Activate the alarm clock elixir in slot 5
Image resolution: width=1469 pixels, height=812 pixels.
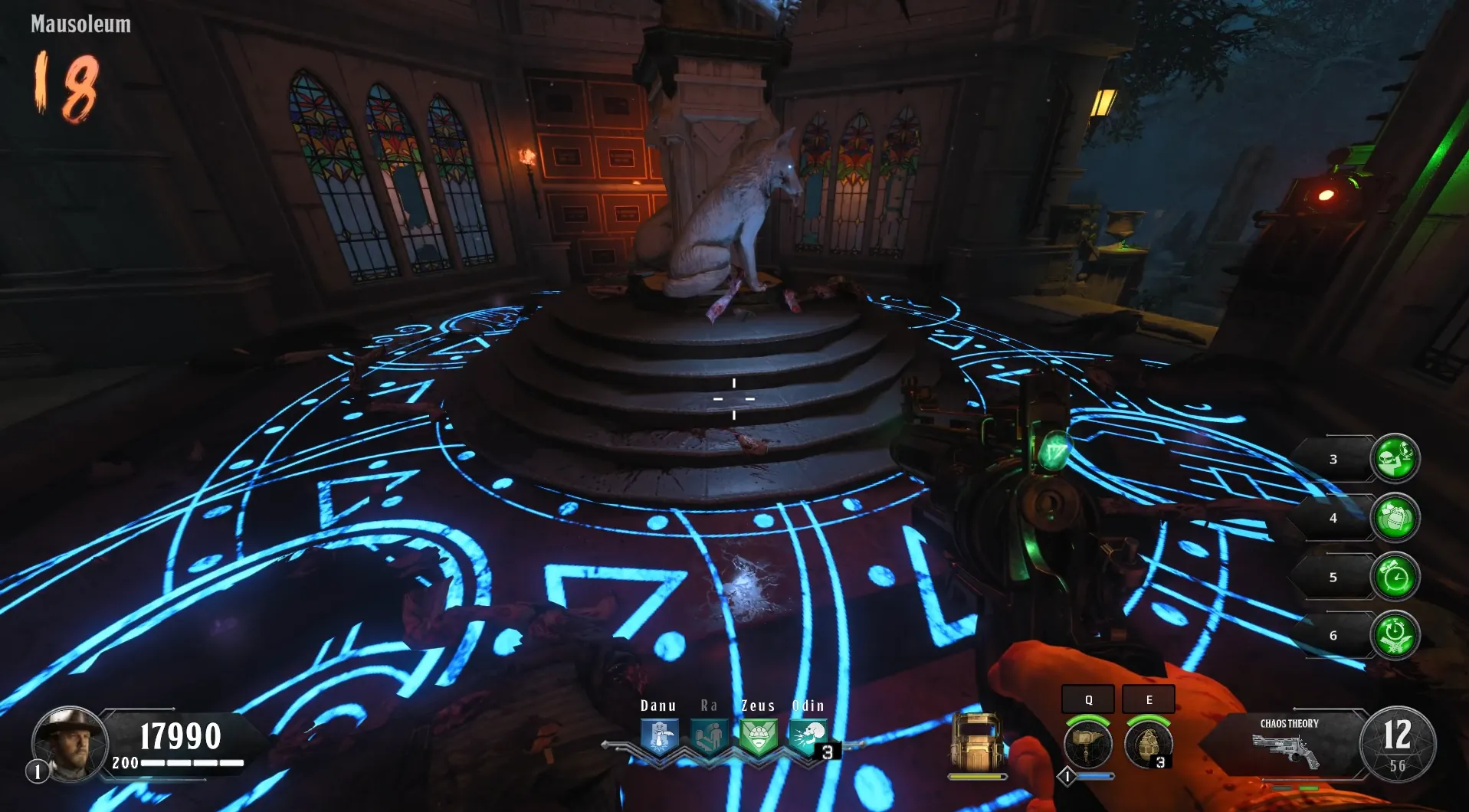1395,576
